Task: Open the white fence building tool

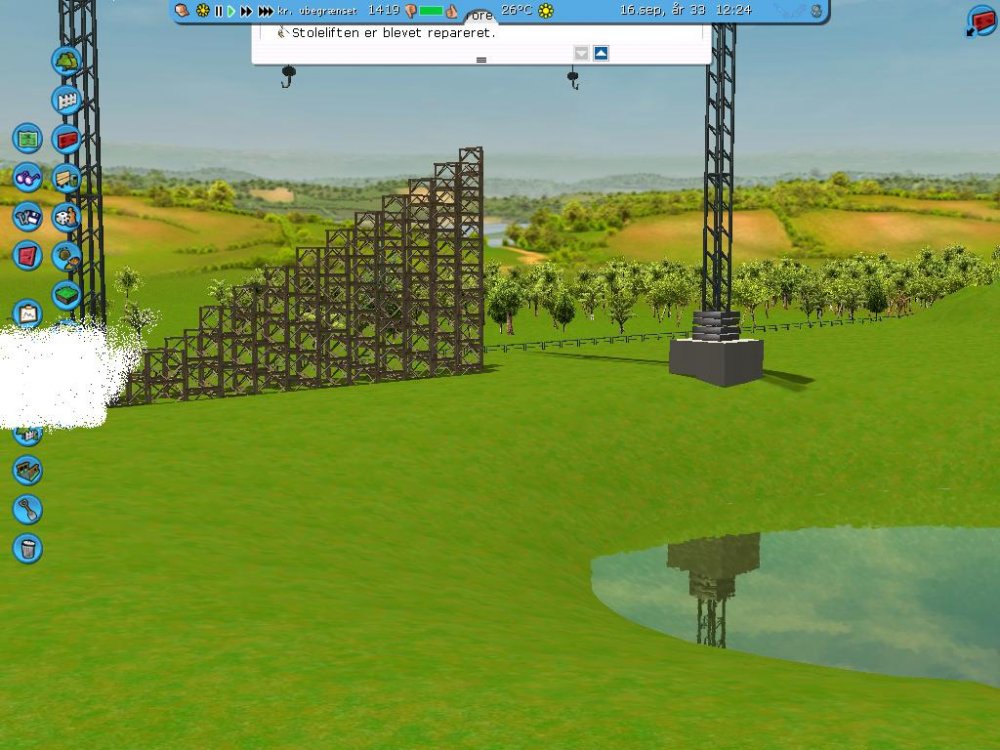Action: point(67,100)
